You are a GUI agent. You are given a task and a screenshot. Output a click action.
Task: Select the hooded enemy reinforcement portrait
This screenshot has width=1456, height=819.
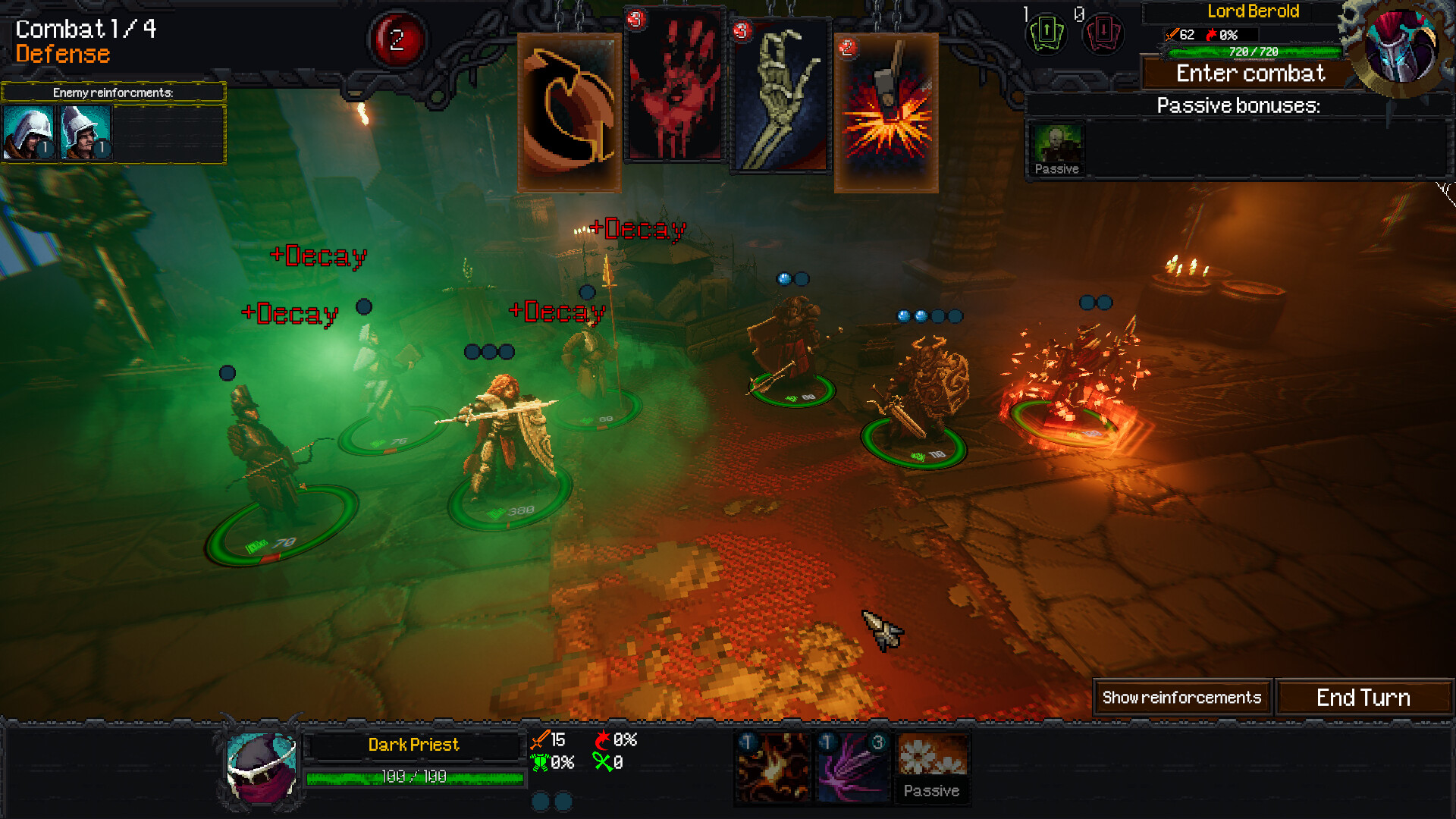tap(29, 130)
